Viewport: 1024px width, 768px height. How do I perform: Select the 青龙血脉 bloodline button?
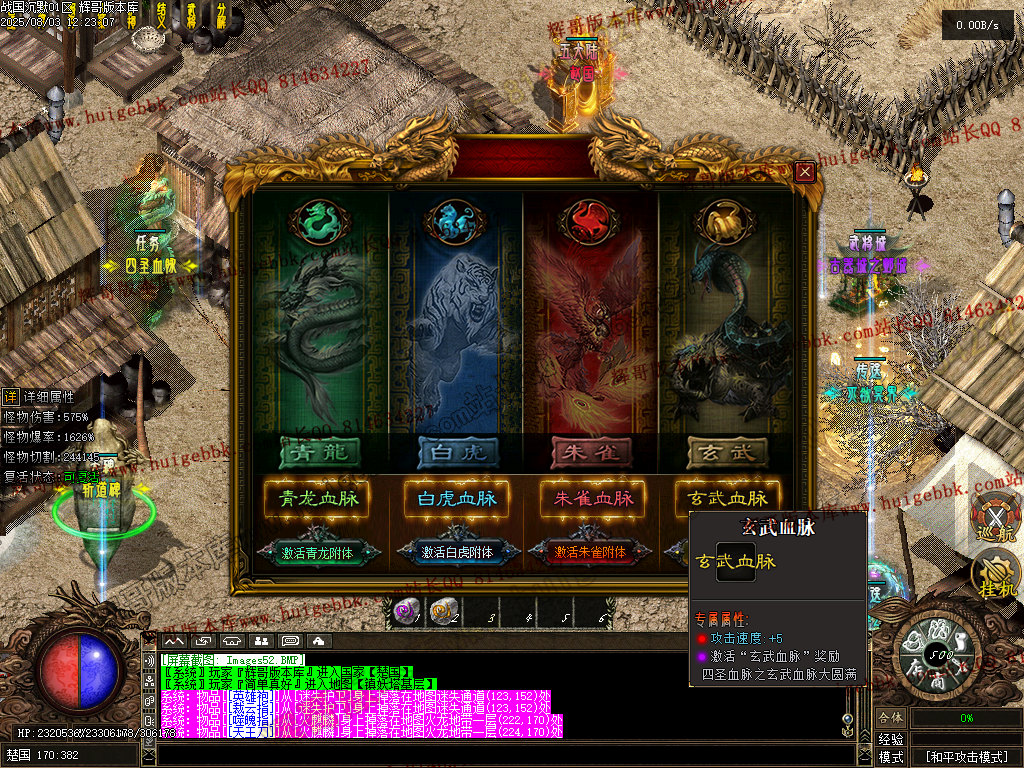(311, 498)
